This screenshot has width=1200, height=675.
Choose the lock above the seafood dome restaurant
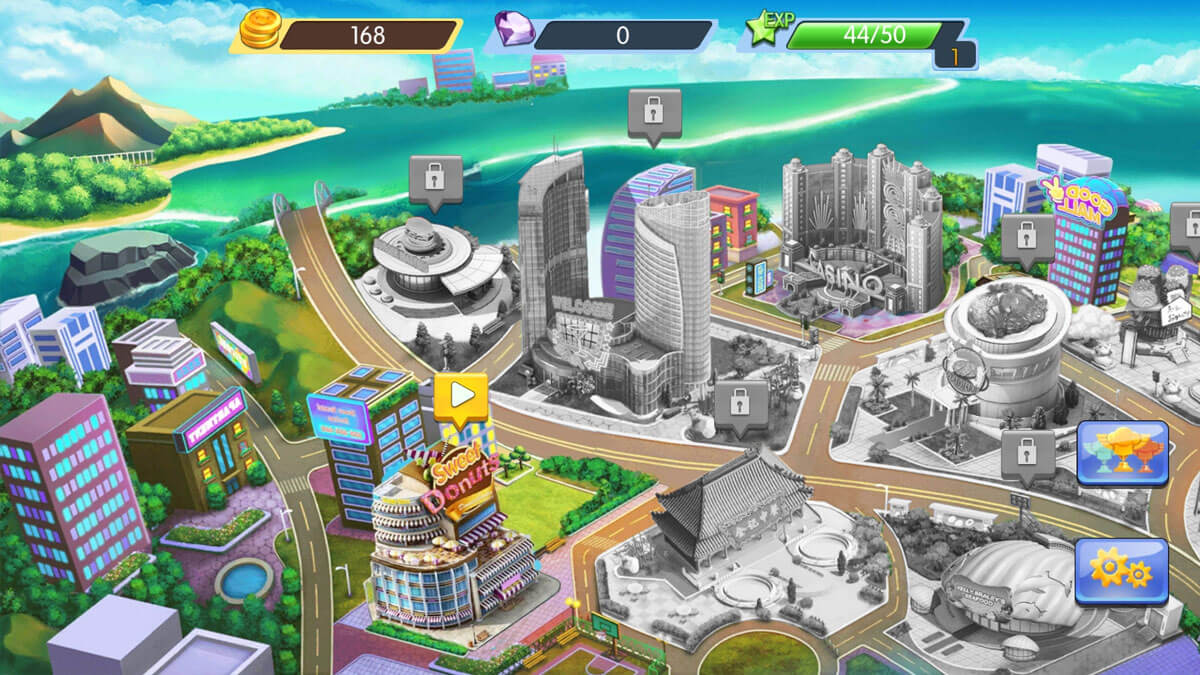pos(1027,453)
